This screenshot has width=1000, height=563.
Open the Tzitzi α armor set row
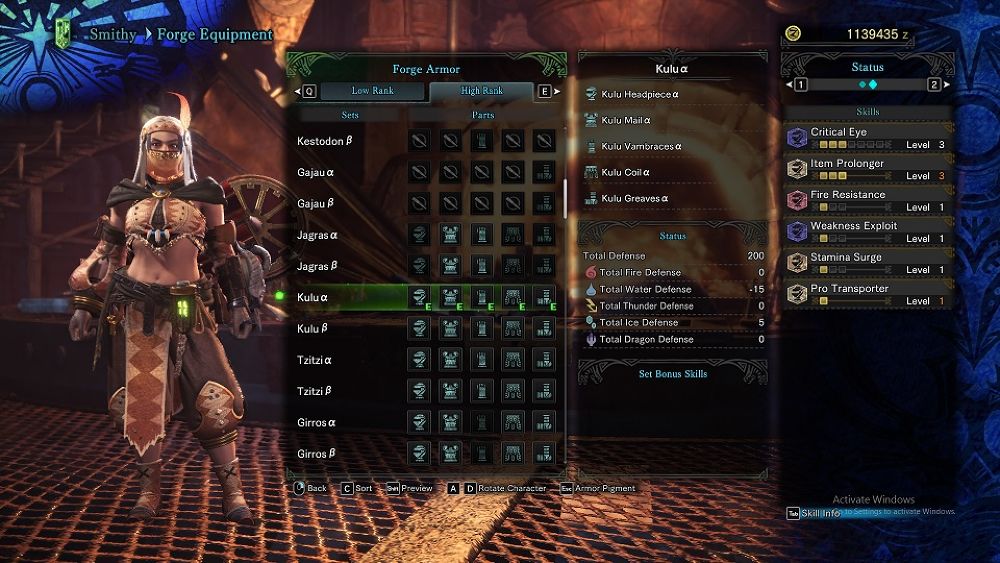coord(315,360)
